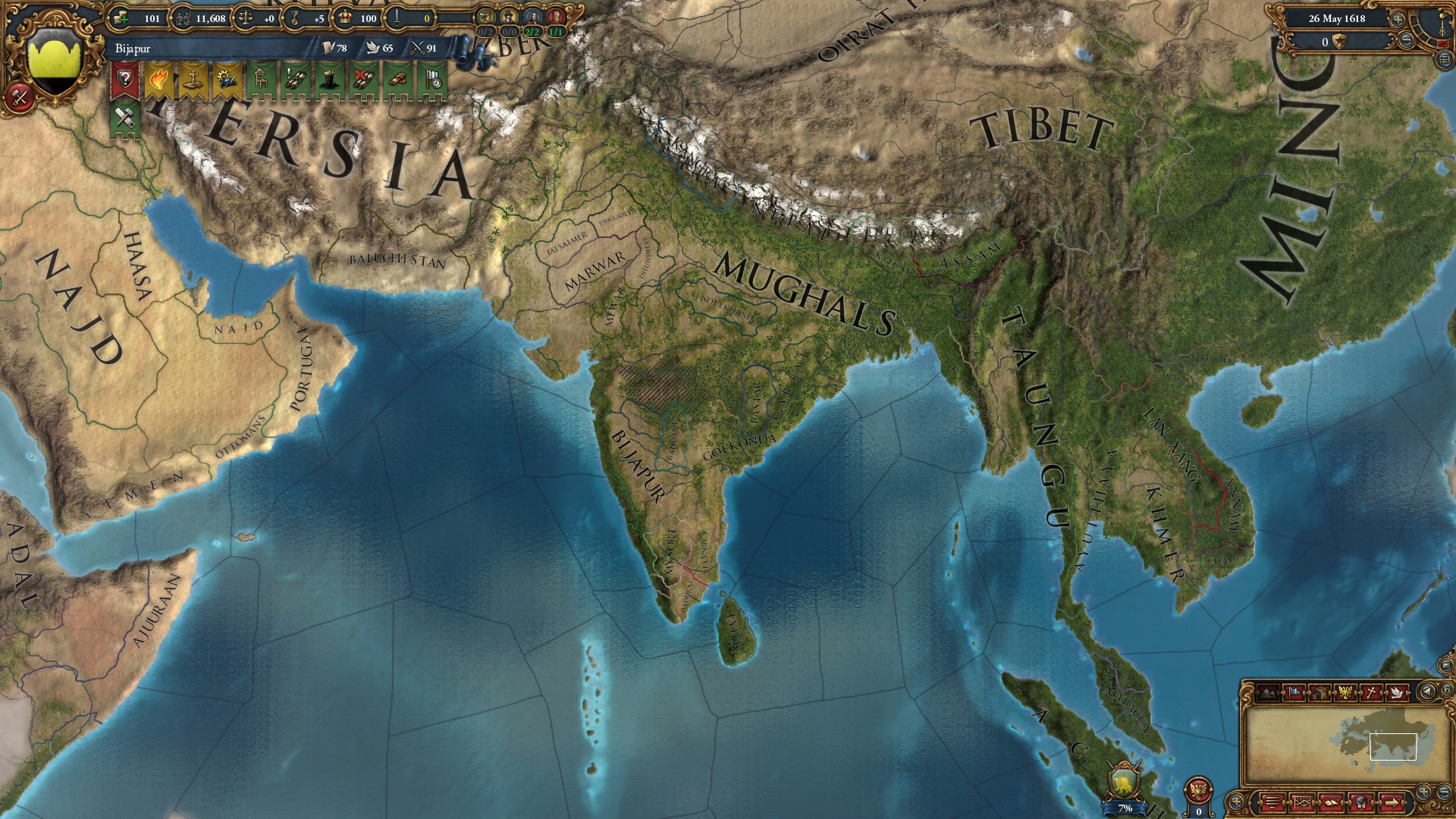Enable the political mapmode above the minimap
The height and width of the screenshot is (819, 1456).
coord(1294,692)
